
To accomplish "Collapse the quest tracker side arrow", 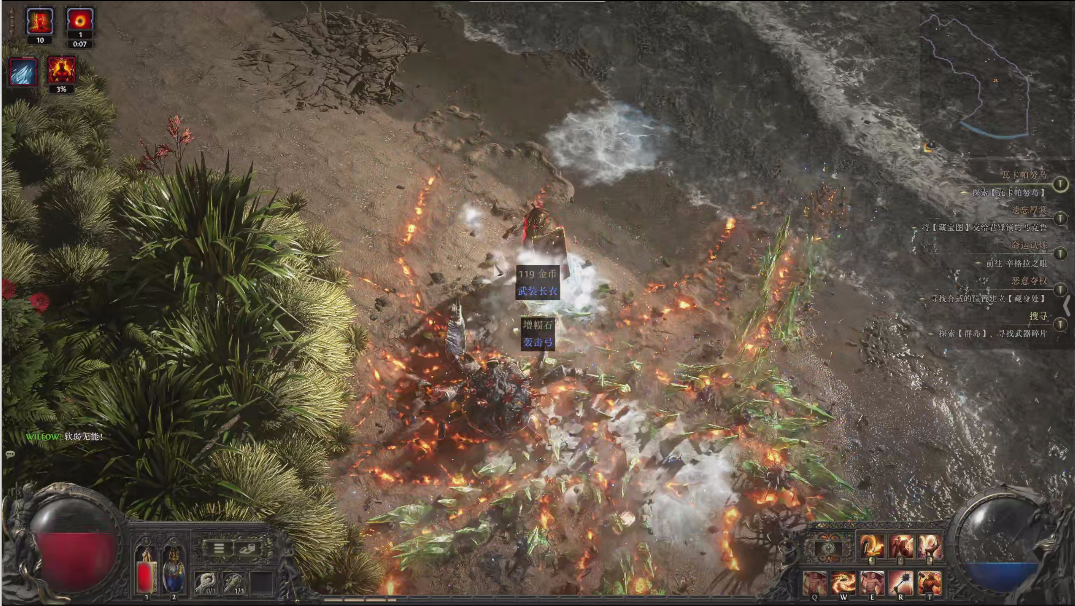I will [x=1068, y=306].
